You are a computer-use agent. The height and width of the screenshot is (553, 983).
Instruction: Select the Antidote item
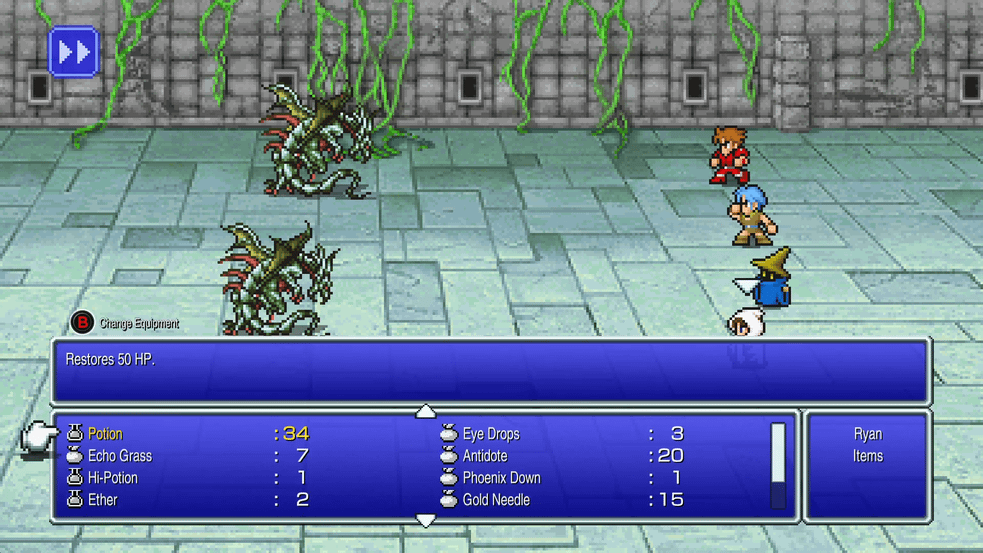[x=484, y=456]
